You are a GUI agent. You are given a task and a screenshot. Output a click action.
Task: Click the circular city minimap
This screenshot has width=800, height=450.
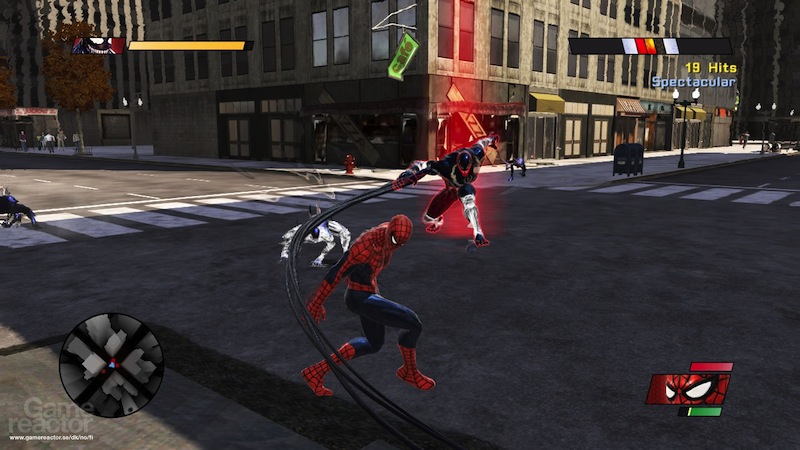click(x=111, y=364)
